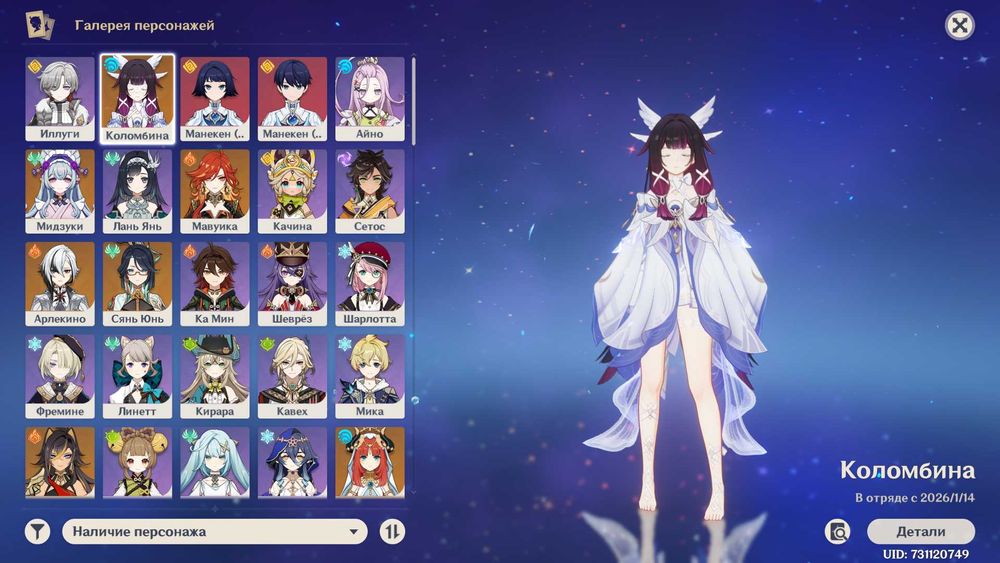Choose the Мавуика character card
The image size is (1000, 563).
[215, 192]
